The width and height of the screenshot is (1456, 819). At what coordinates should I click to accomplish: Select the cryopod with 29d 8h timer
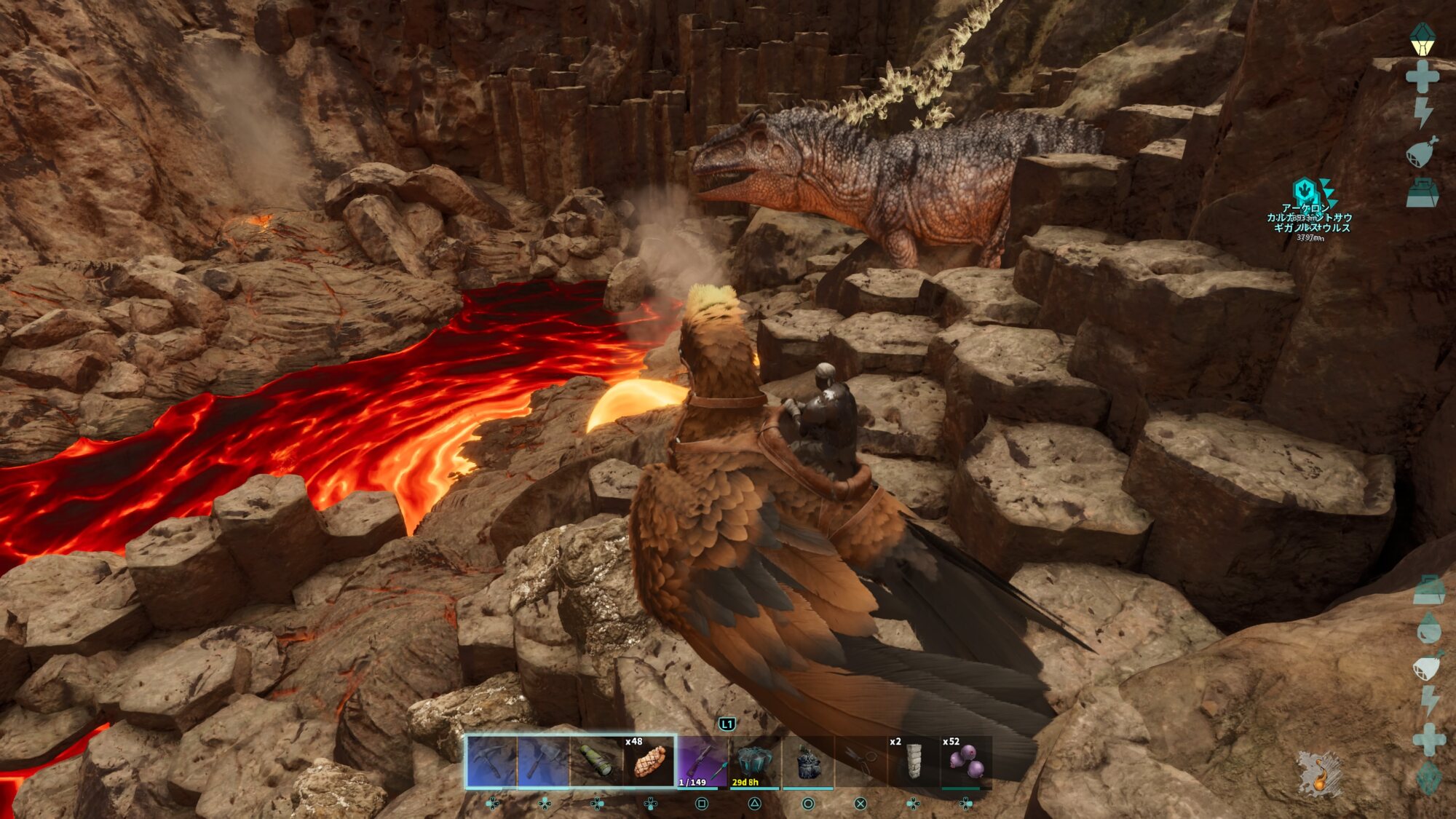coord(754,761)
